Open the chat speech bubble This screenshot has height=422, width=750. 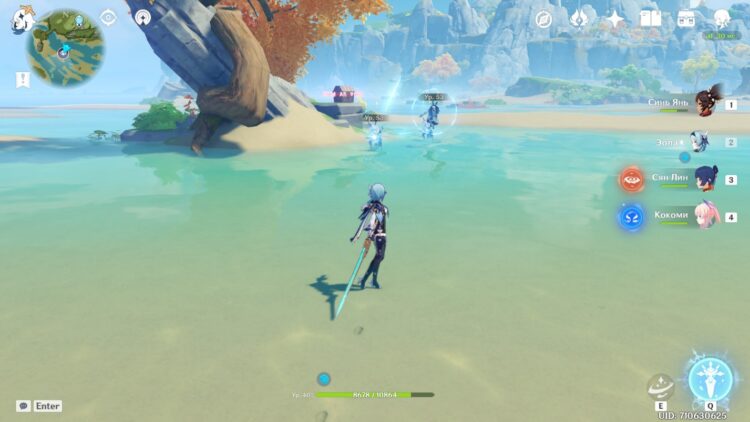coord(22,406)
